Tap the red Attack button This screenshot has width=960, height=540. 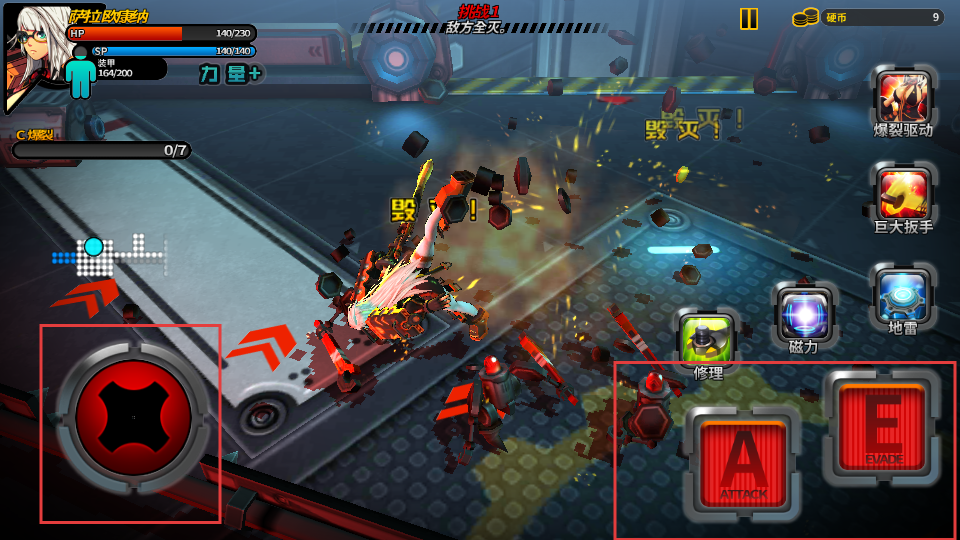click(x=743, y=460)
